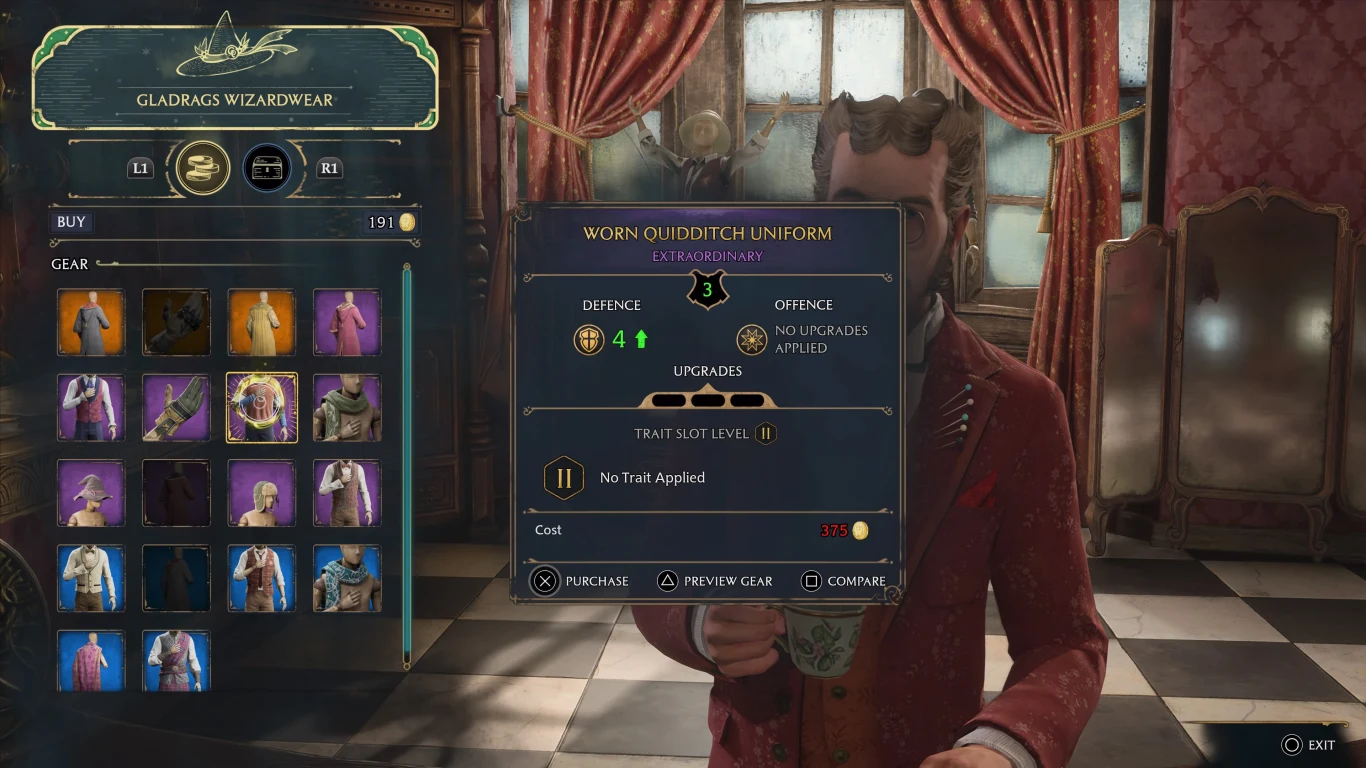This screenshot has width=1366, height=768.
Task: Select the highlighted Worn Quidditch Uniform slot
Action: [x=262, y=407]
